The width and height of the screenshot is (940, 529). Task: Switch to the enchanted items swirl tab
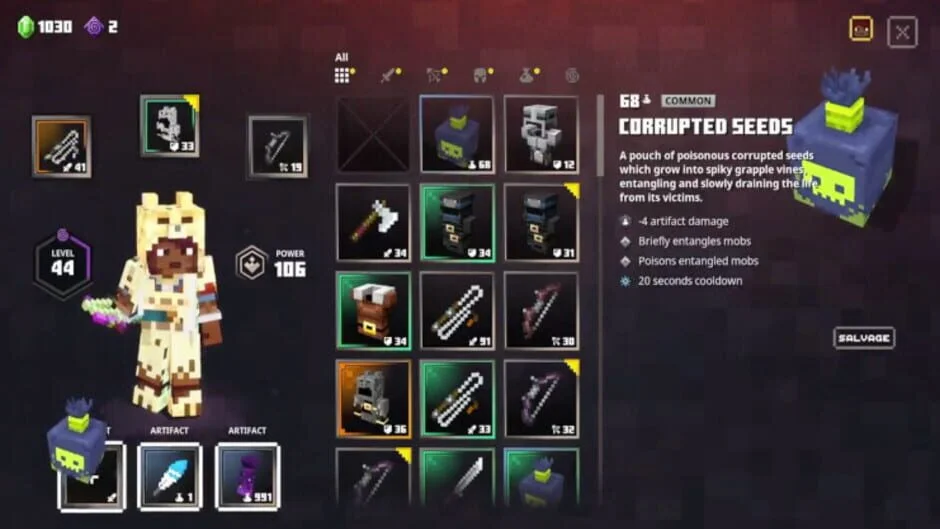tap(572, 75)
